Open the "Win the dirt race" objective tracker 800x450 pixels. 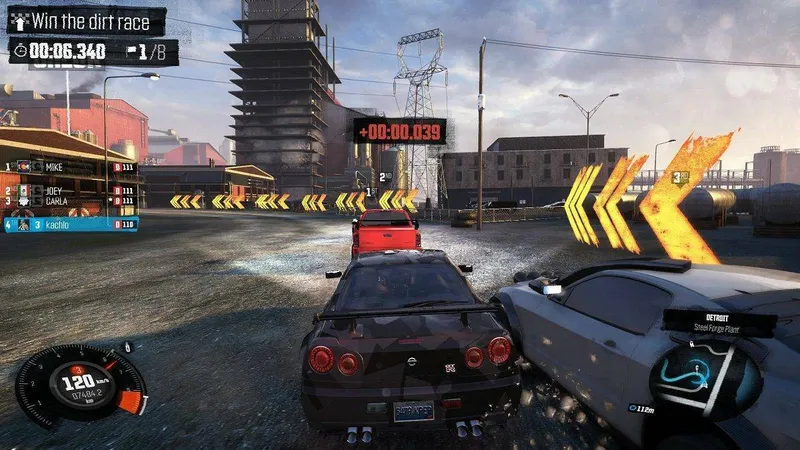(x=86, y=20)
